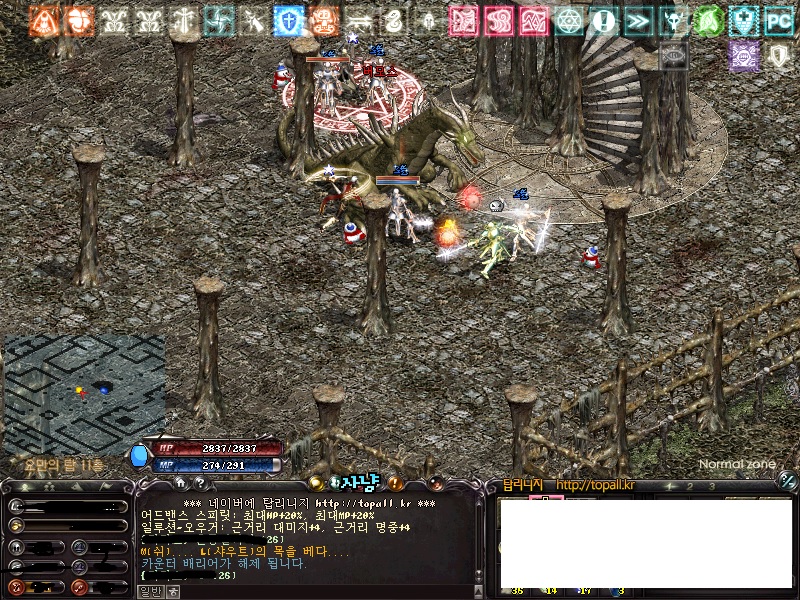Select hotbar page 2 tab

(x=689, y=486)
